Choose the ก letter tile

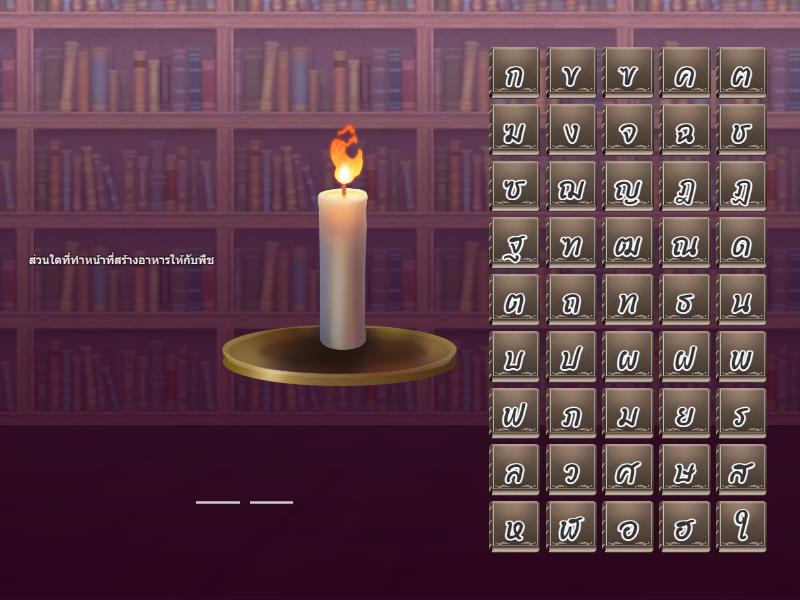514,72
